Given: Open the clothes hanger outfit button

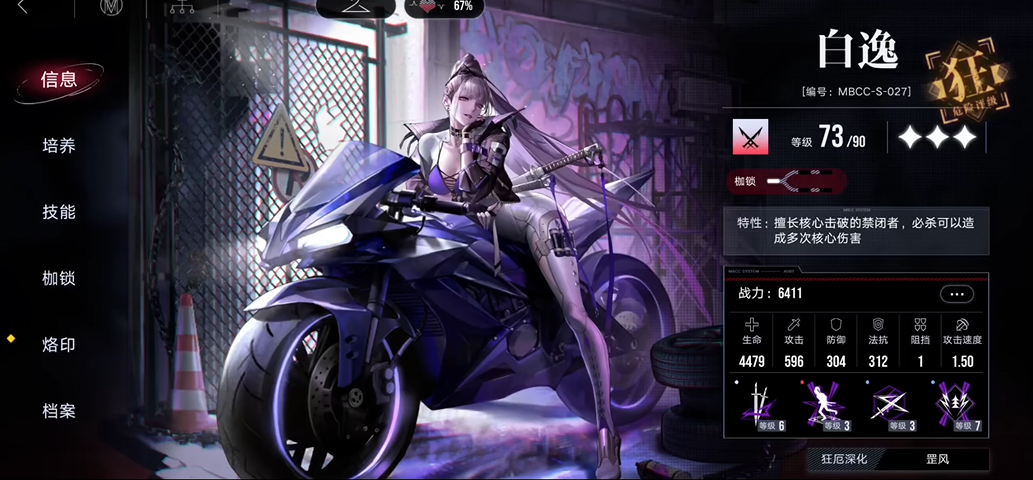Looking at the screenshot, I should tap(355, 7).
